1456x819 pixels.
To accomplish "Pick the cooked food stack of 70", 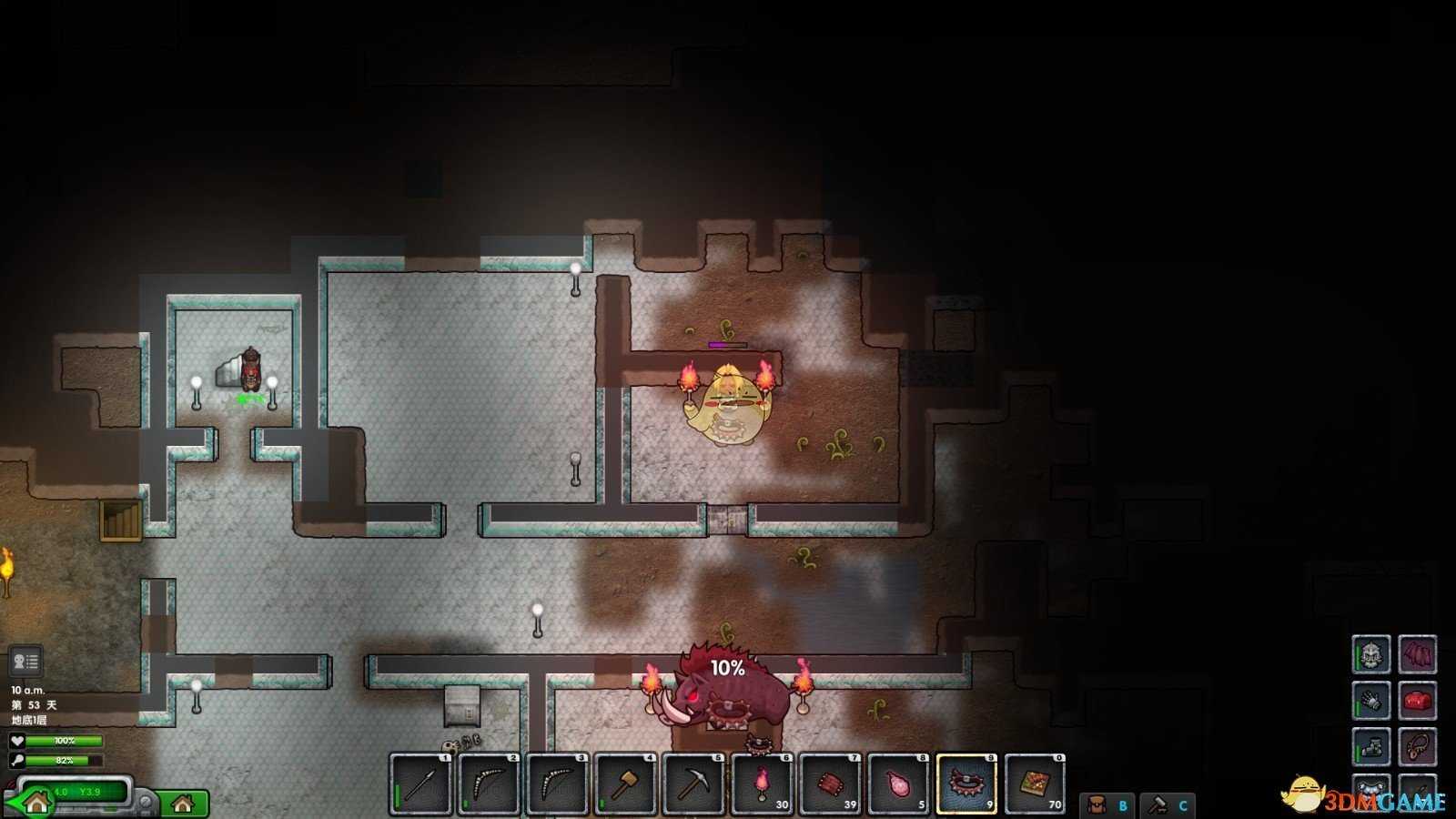I will [x=1035, y=784].
